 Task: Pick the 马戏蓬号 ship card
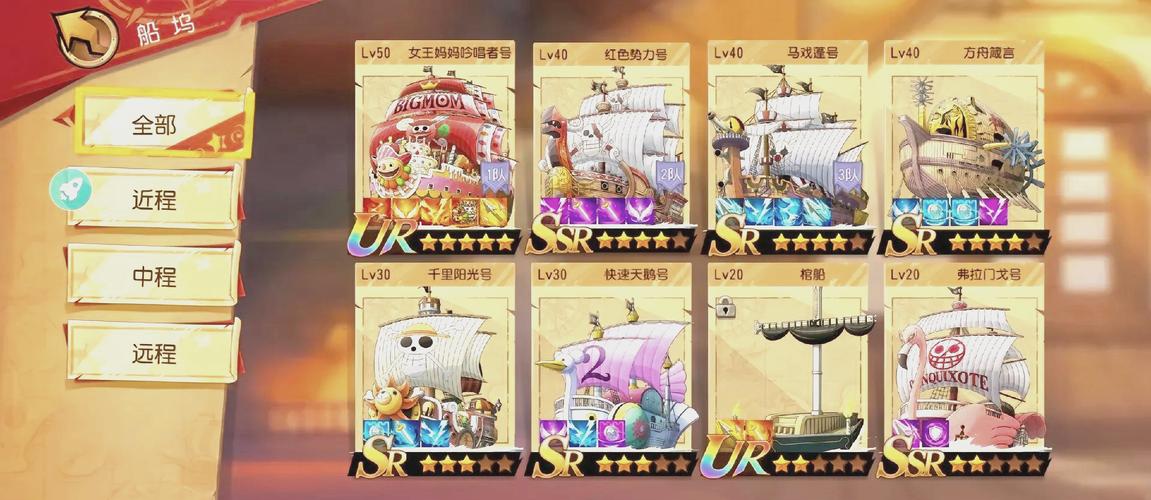[788, 145]
